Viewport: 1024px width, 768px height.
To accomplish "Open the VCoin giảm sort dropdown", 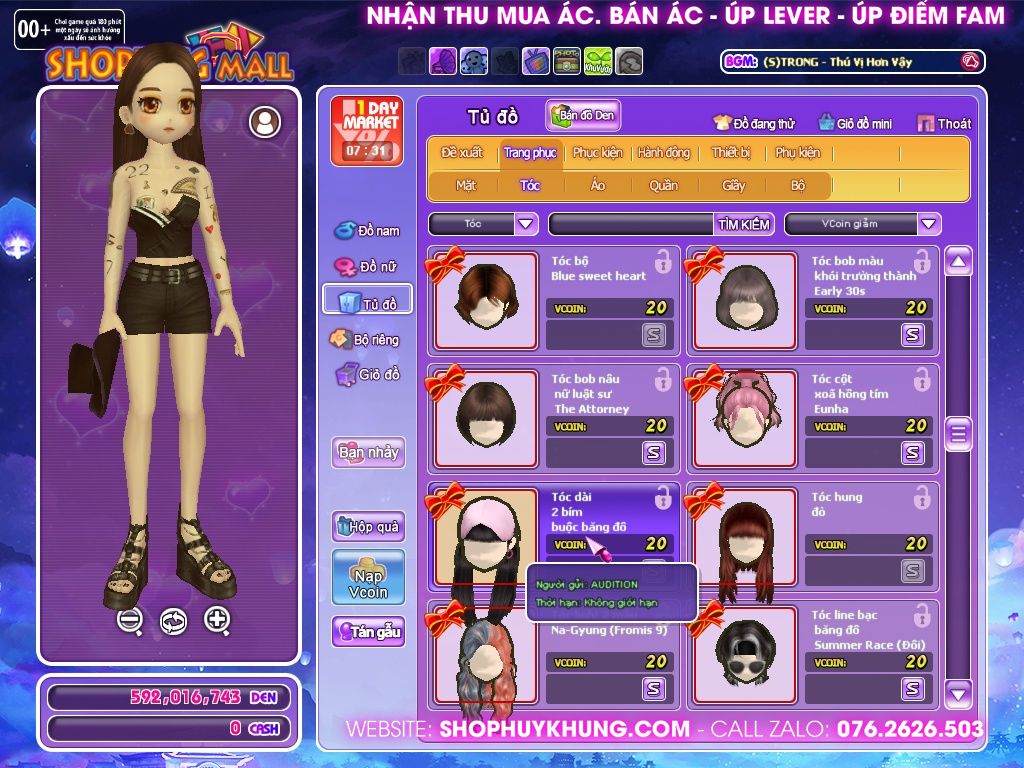I will click(929, 224).
